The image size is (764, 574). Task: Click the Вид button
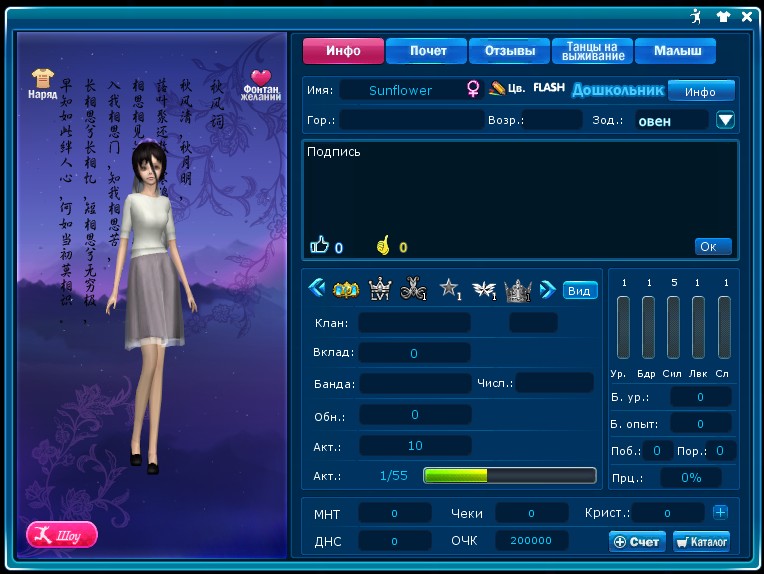pos(580,290)
